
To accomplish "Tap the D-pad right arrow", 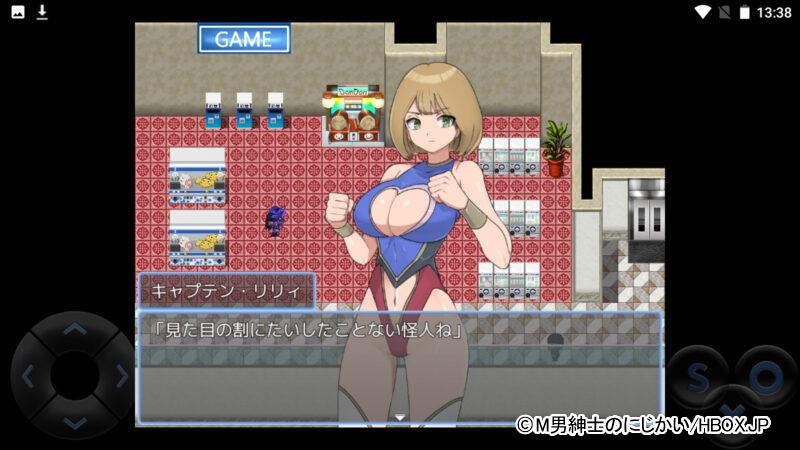I will (x=122, y=376).
